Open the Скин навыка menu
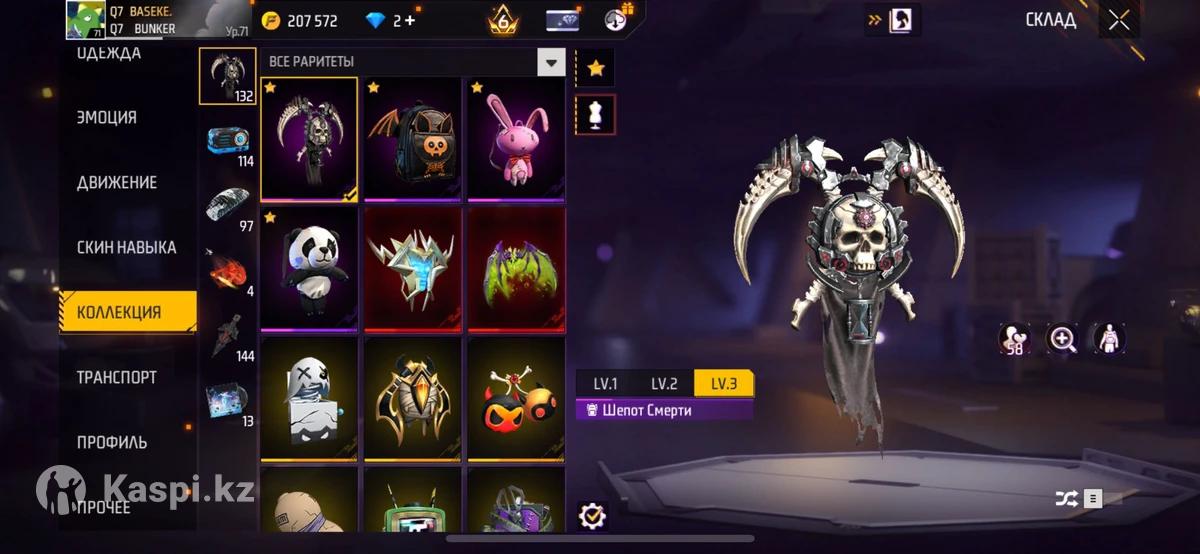The height and width of the screenshot is (554, 1200). point(126,247)
